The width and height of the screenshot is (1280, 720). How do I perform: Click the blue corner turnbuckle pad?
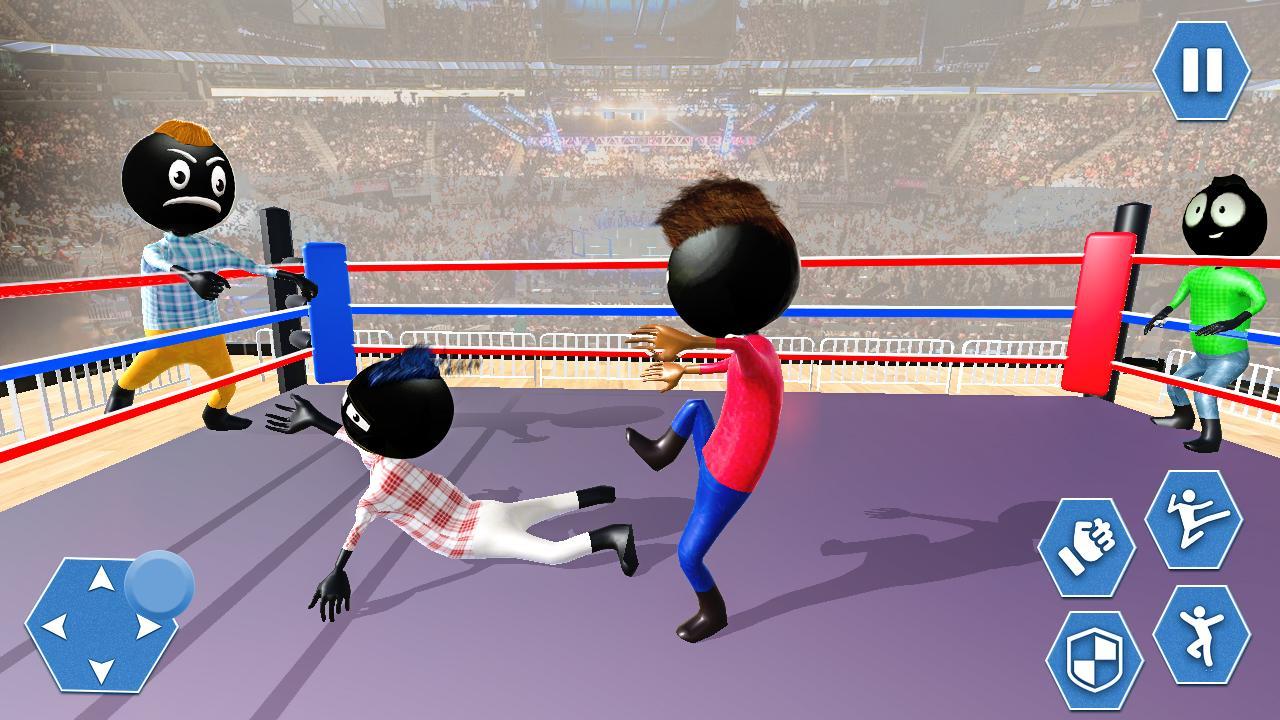click(330, 310)
